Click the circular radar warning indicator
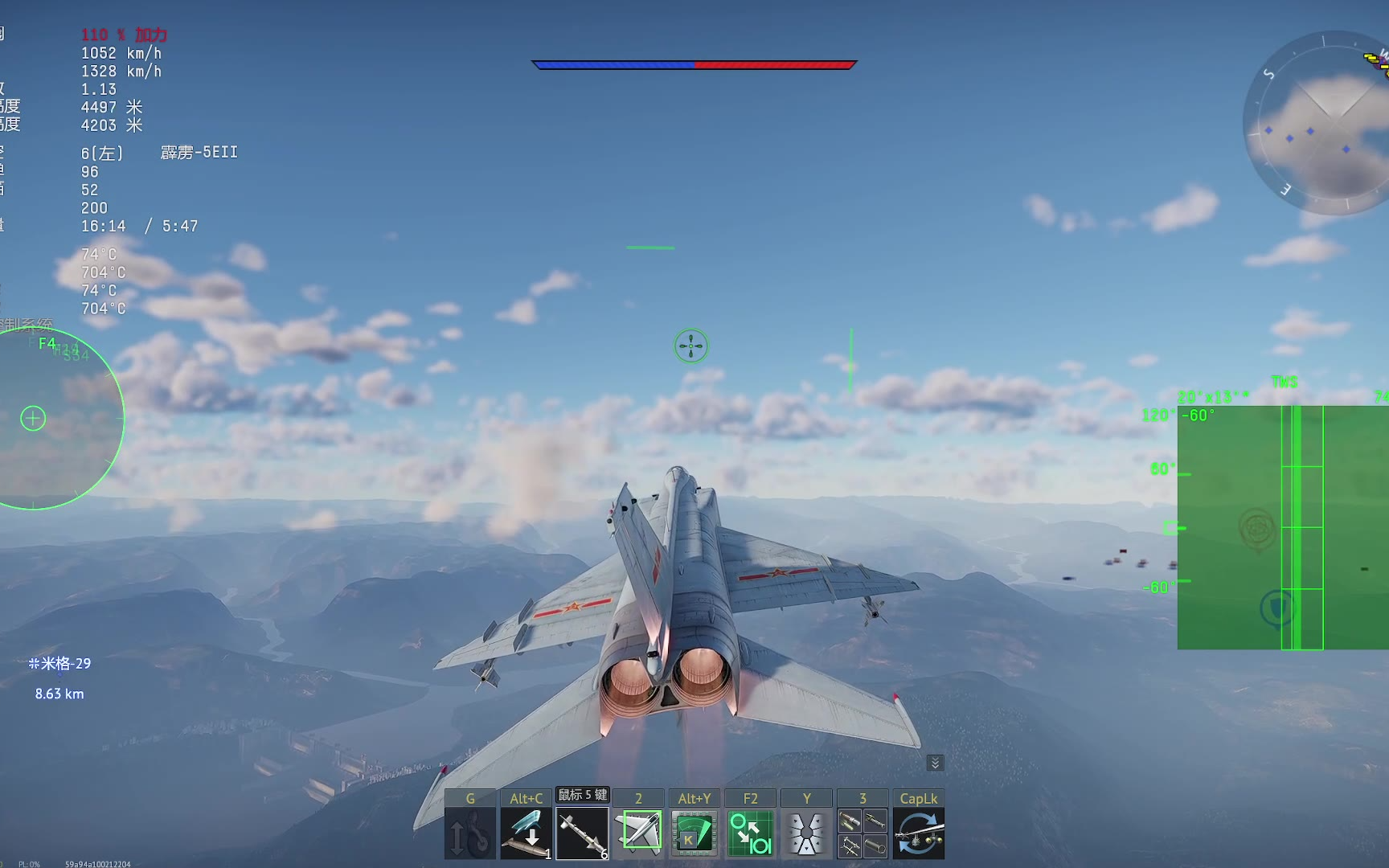This screenshot has height=868, width=1389. tap(56, 418)
